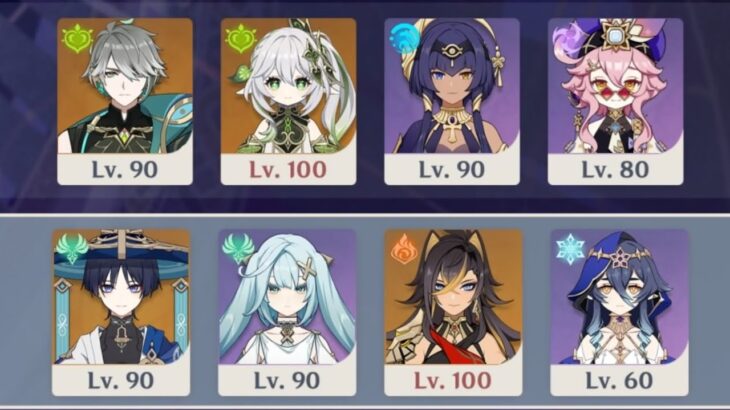Choose the Anemo character wearing a wide hat
Screen dimensions: 730x410
[x=121, y=310]
